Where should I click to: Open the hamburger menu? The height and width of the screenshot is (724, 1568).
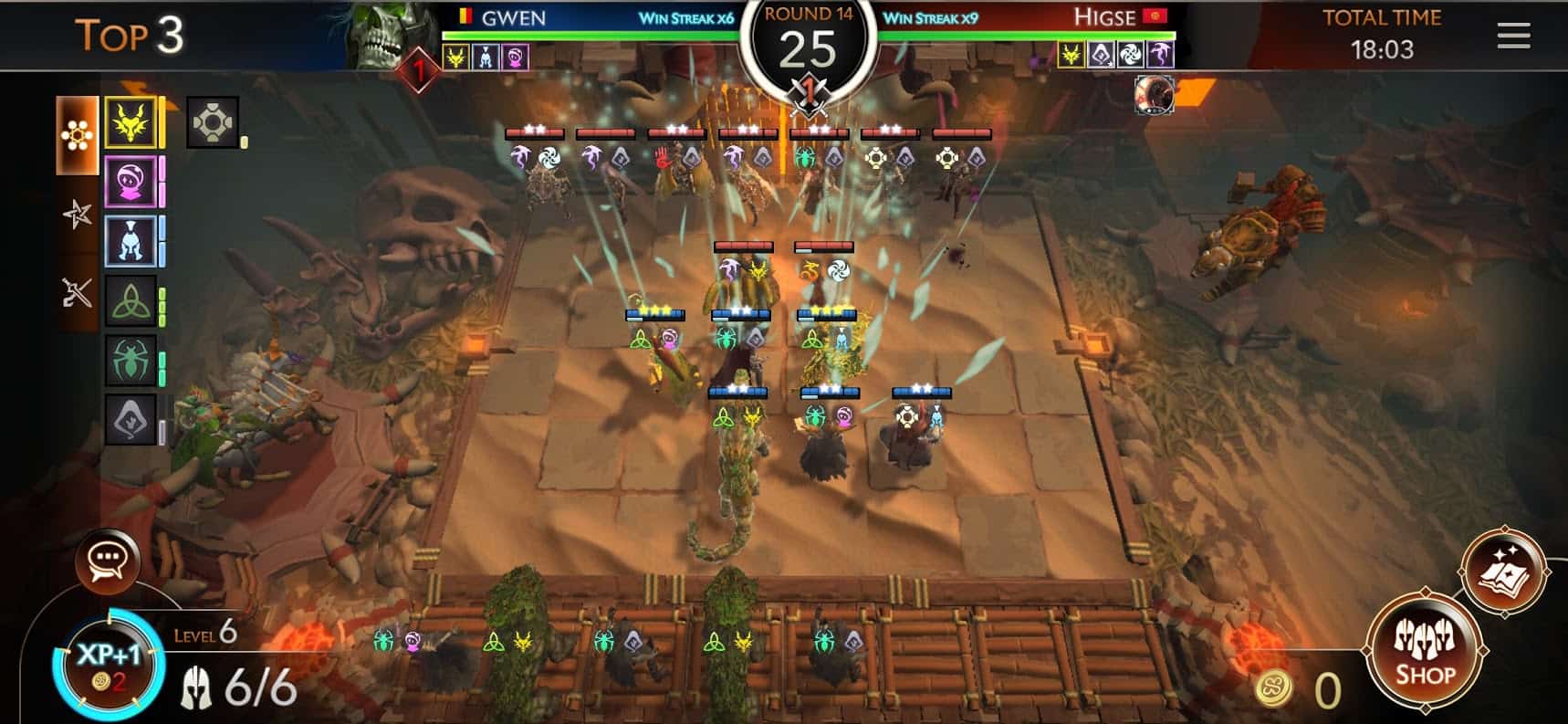(1513, 36)
